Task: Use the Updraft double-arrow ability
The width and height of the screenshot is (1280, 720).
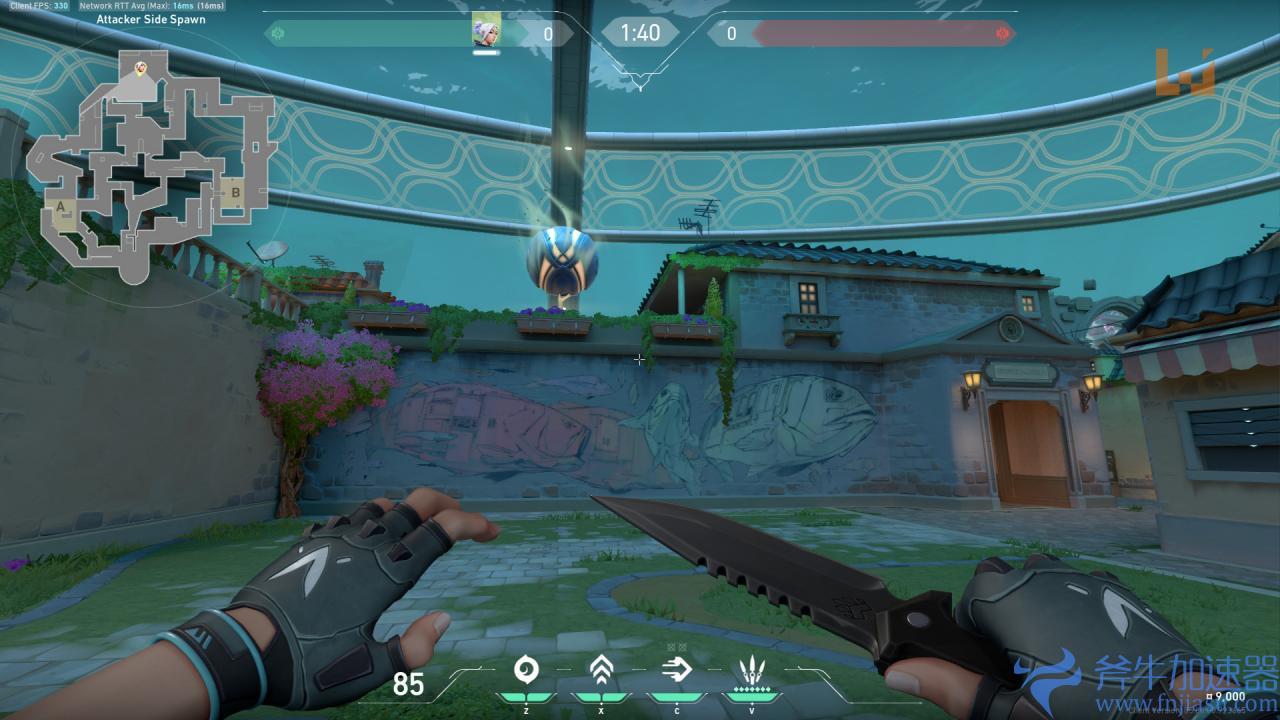Action: (x=600, y=670)
